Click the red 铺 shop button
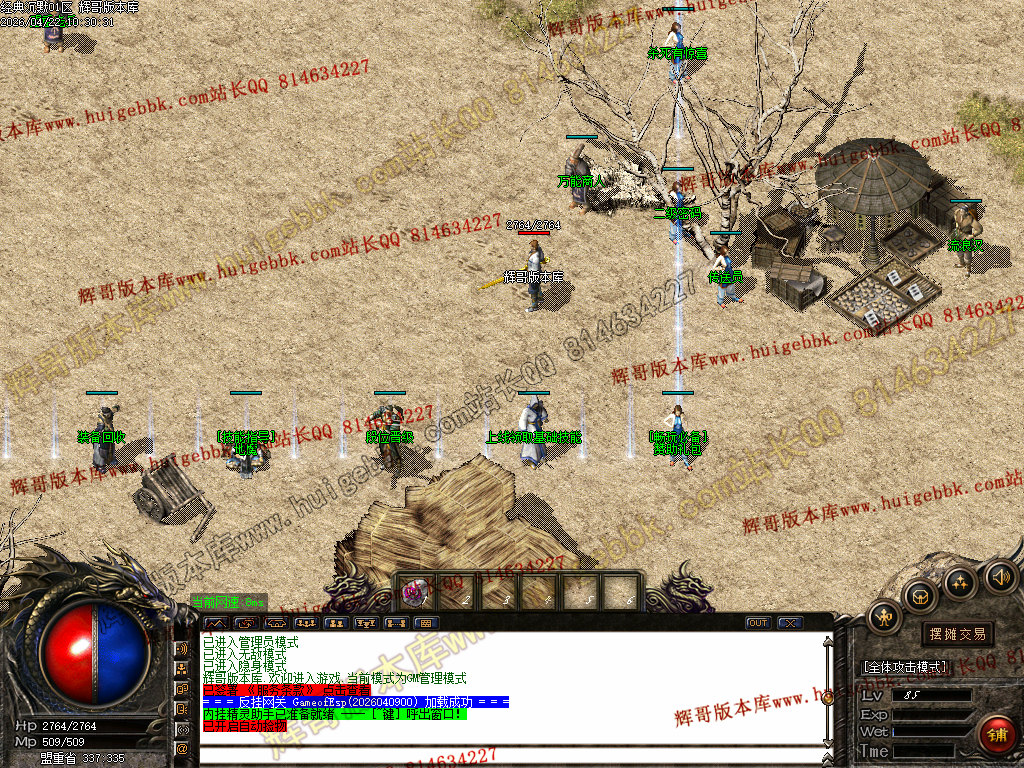1024x768 pixels. coord(996,735)
